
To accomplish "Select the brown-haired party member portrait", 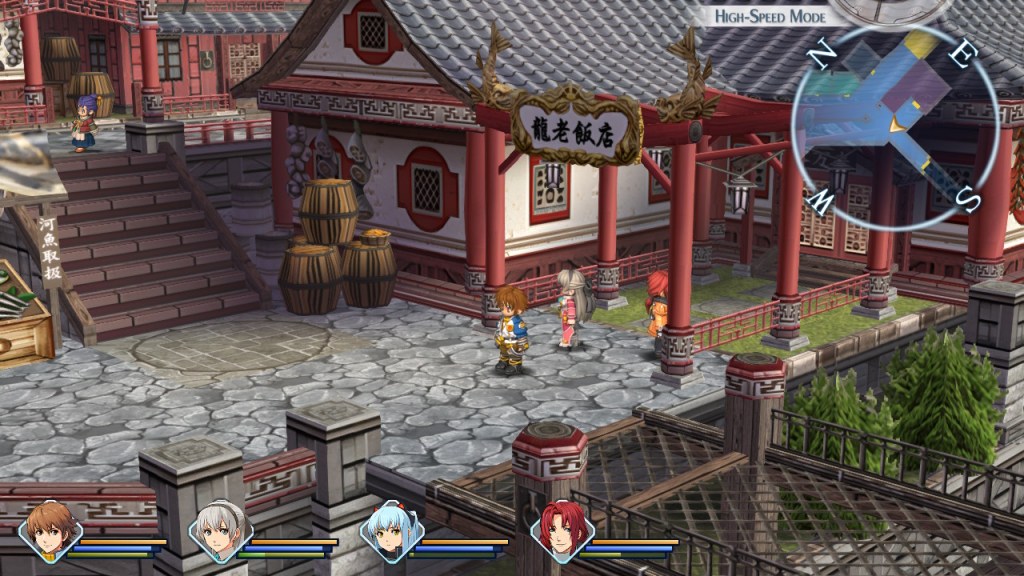I will tap(50, 531).
